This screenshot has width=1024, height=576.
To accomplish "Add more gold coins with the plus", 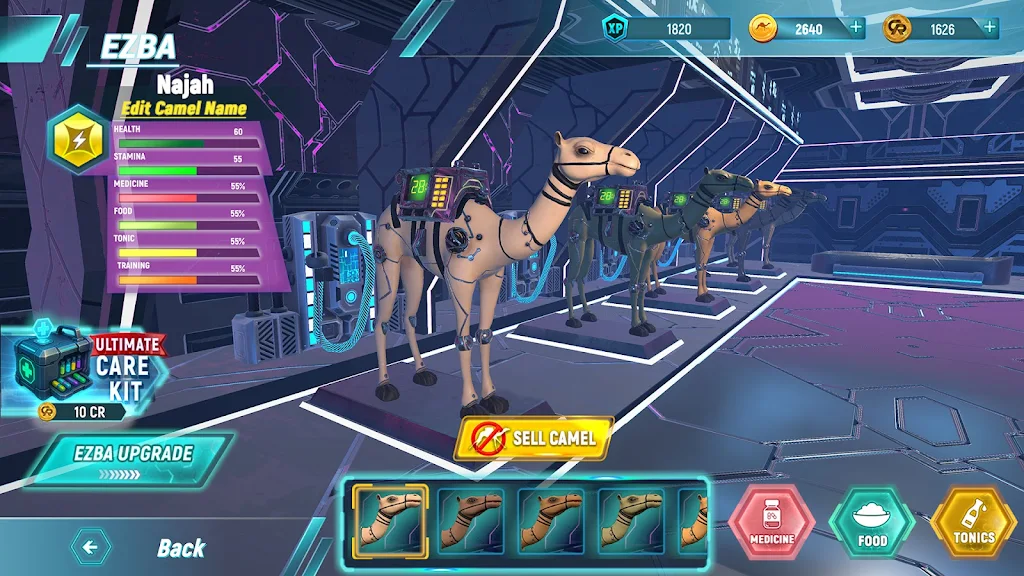I will [856, 28].
